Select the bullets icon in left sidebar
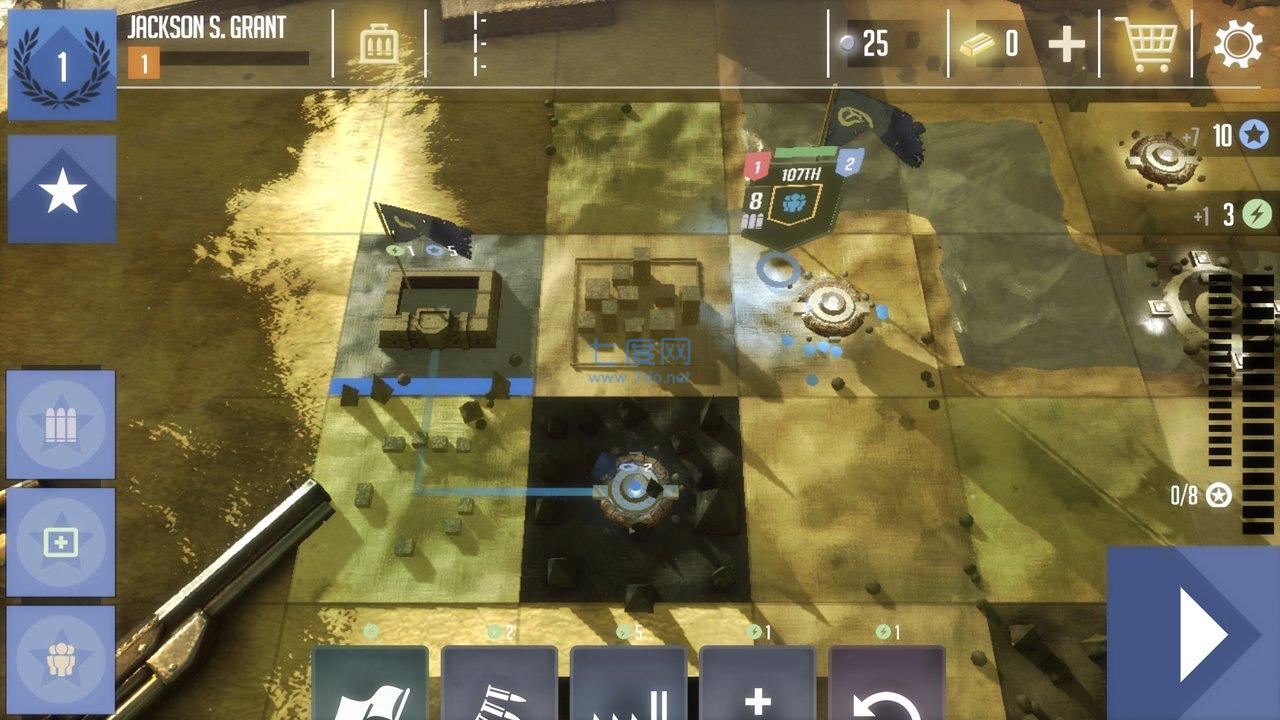1280x720 pixels. pyautogui.click(x=60, y=422)
